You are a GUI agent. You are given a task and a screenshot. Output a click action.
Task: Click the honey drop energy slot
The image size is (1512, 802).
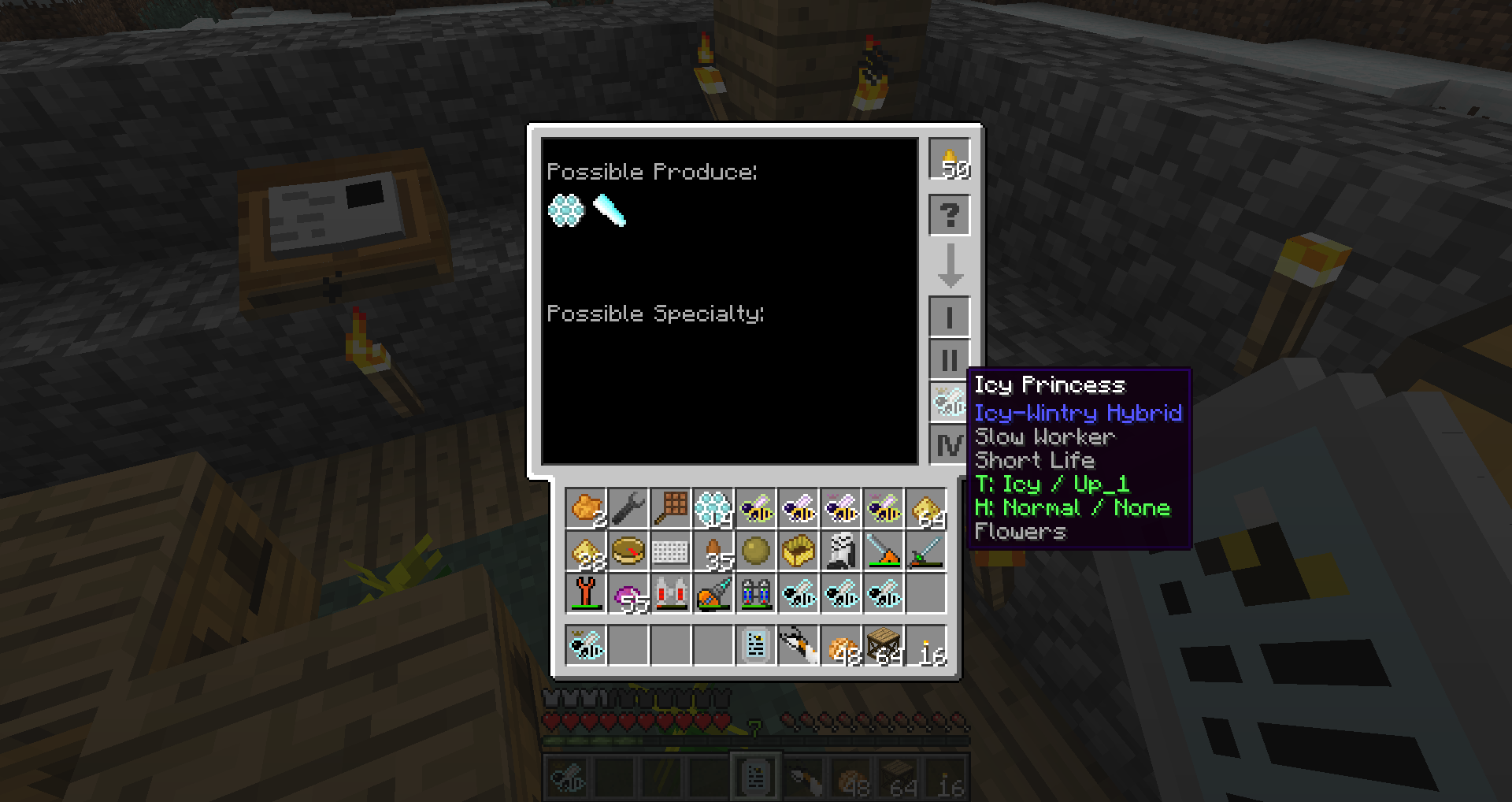[x=950, y=159]
